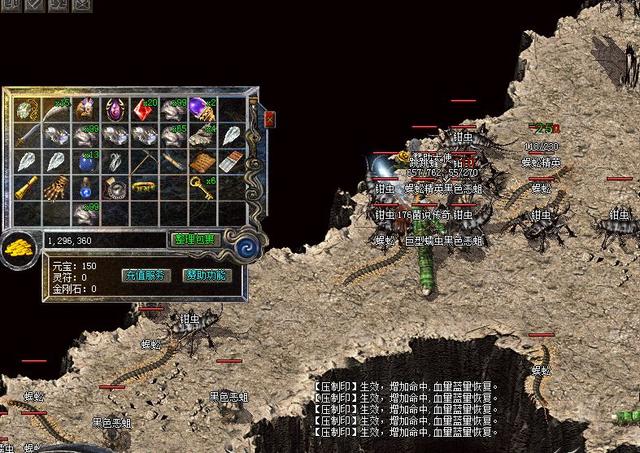The height and width of the screenshot is (453, 640).
Task: Select the golden gauntlet item
Action: tap(56, 186)
